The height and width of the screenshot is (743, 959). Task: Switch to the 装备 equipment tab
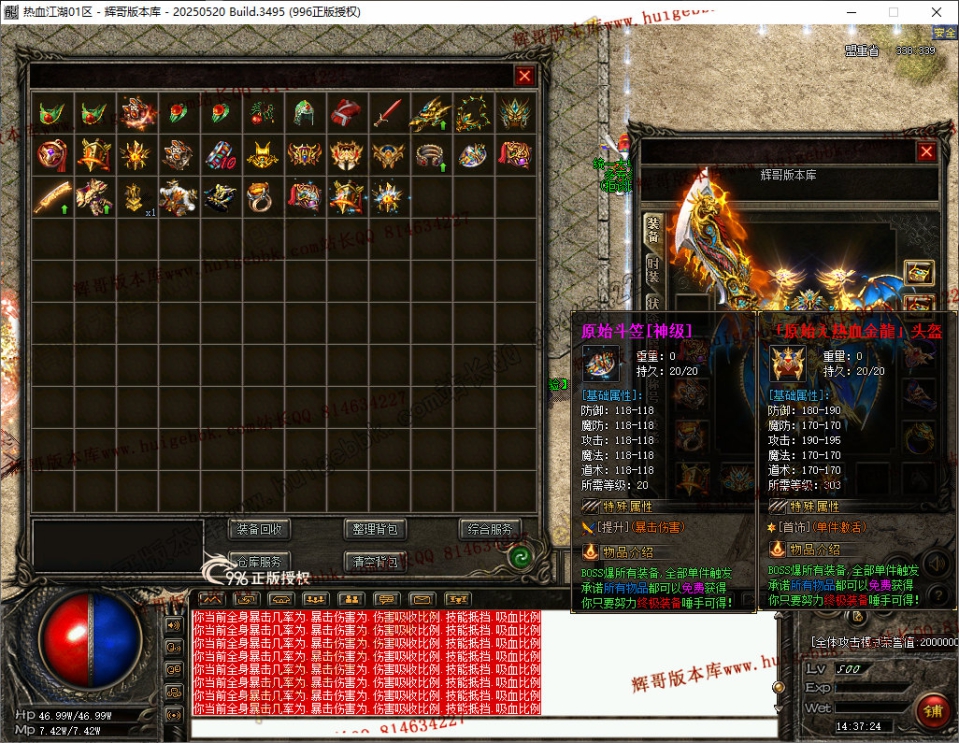pyautogui.click(x=652, y=230)
